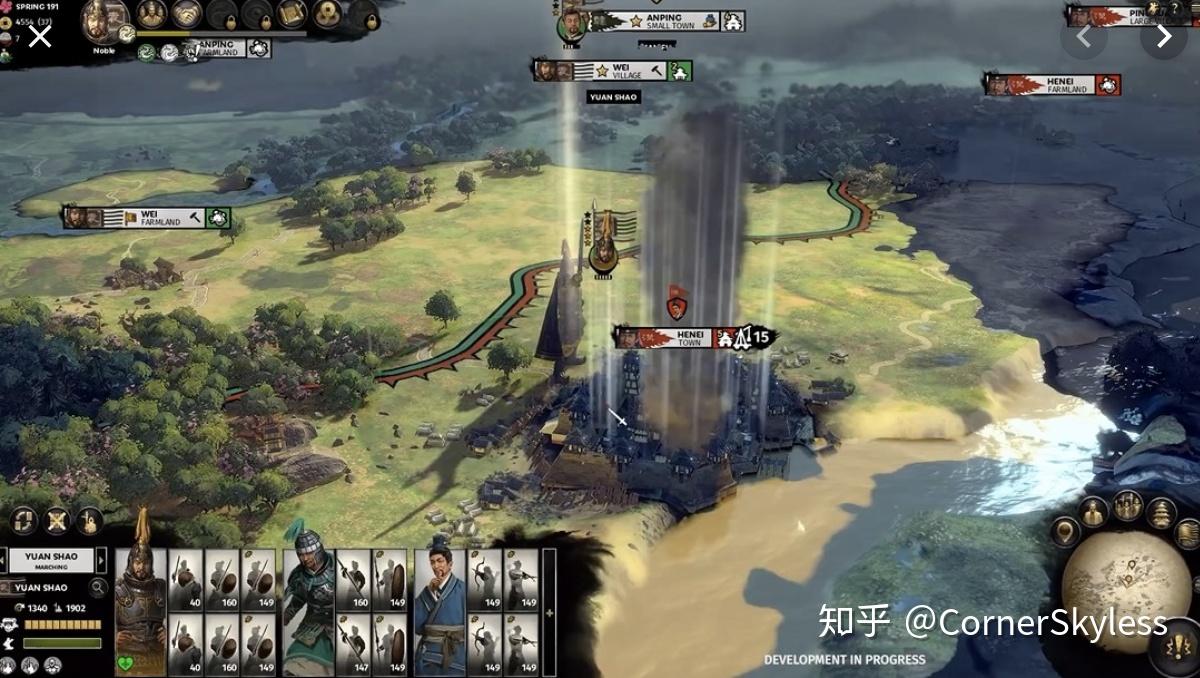Open the pagoda button above the minimap

(1160, 513)
